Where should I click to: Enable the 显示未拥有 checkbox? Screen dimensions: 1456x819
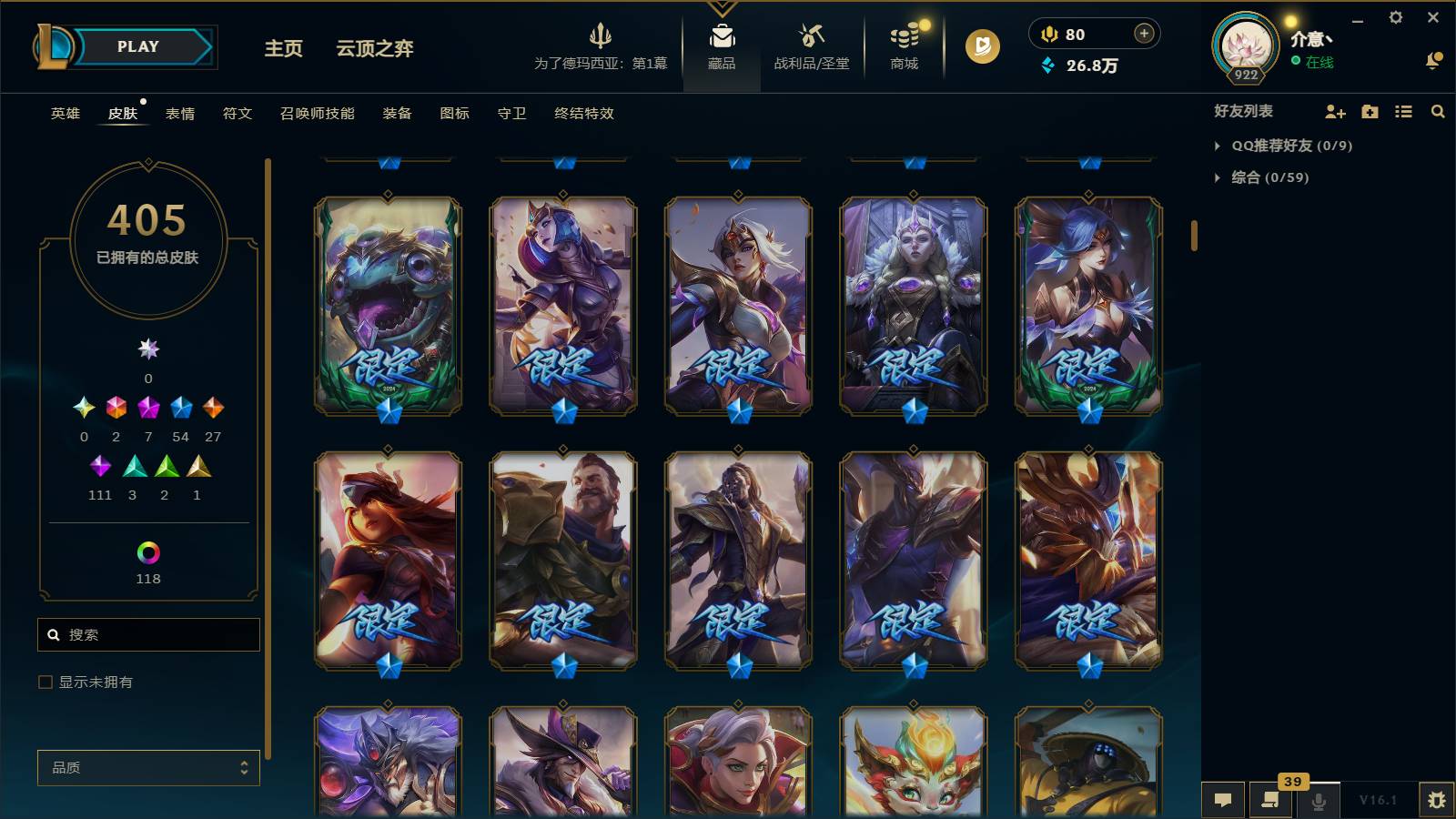pos(44,681)
